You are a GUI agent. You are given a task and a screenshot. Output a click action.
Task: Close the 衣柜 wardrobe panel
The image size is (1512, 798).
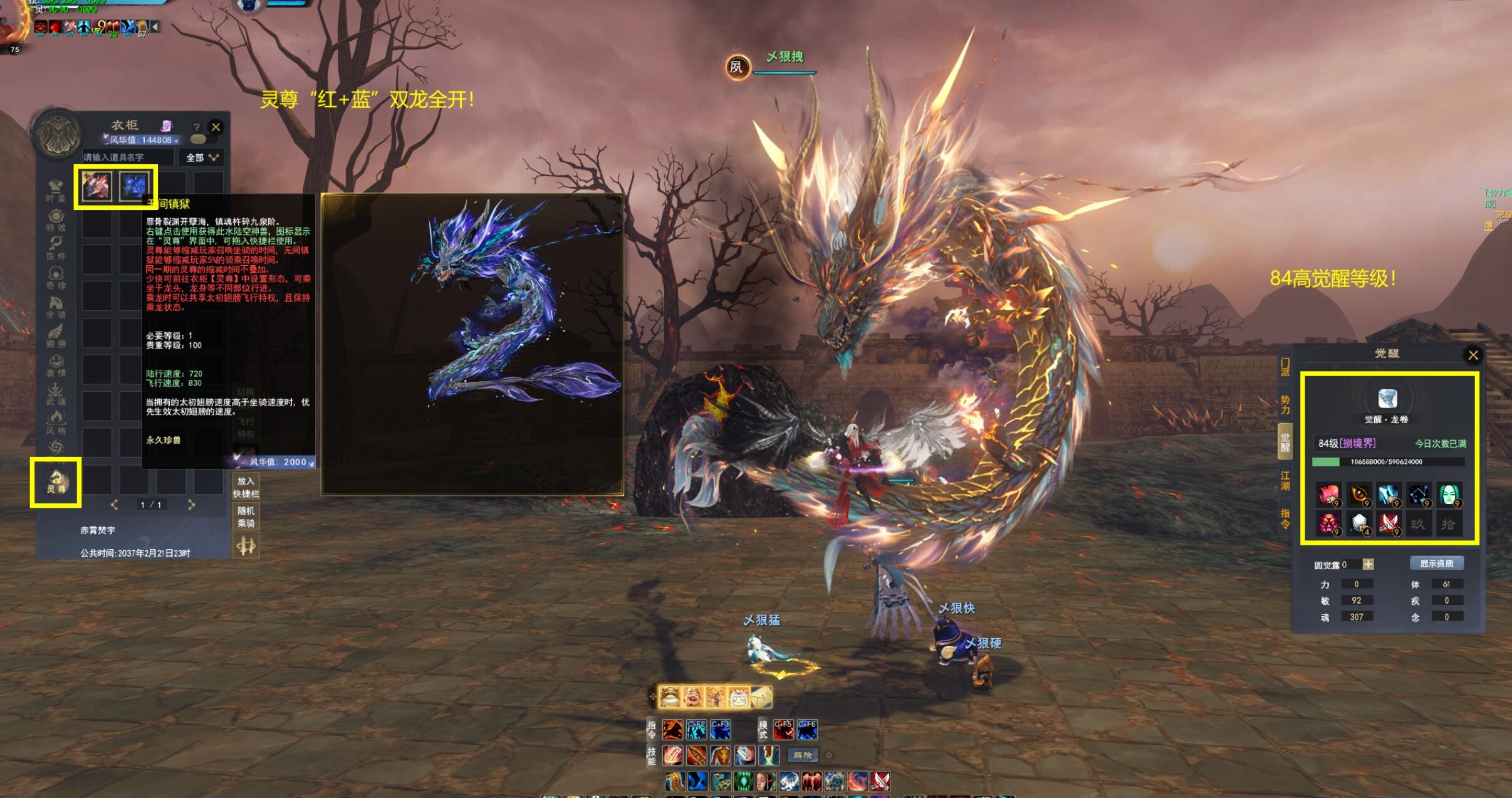coord(216,127)
